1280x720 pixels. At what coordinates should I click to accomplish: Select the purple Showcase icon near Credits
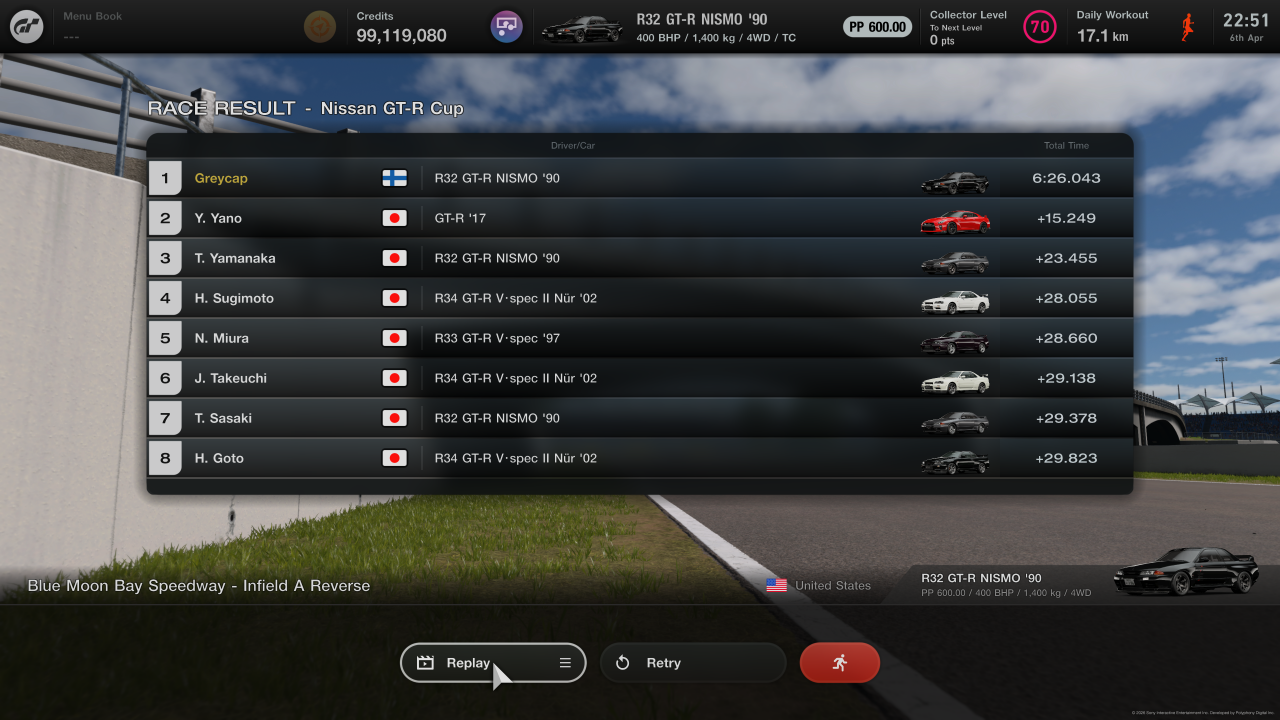(x=506, y=26)
